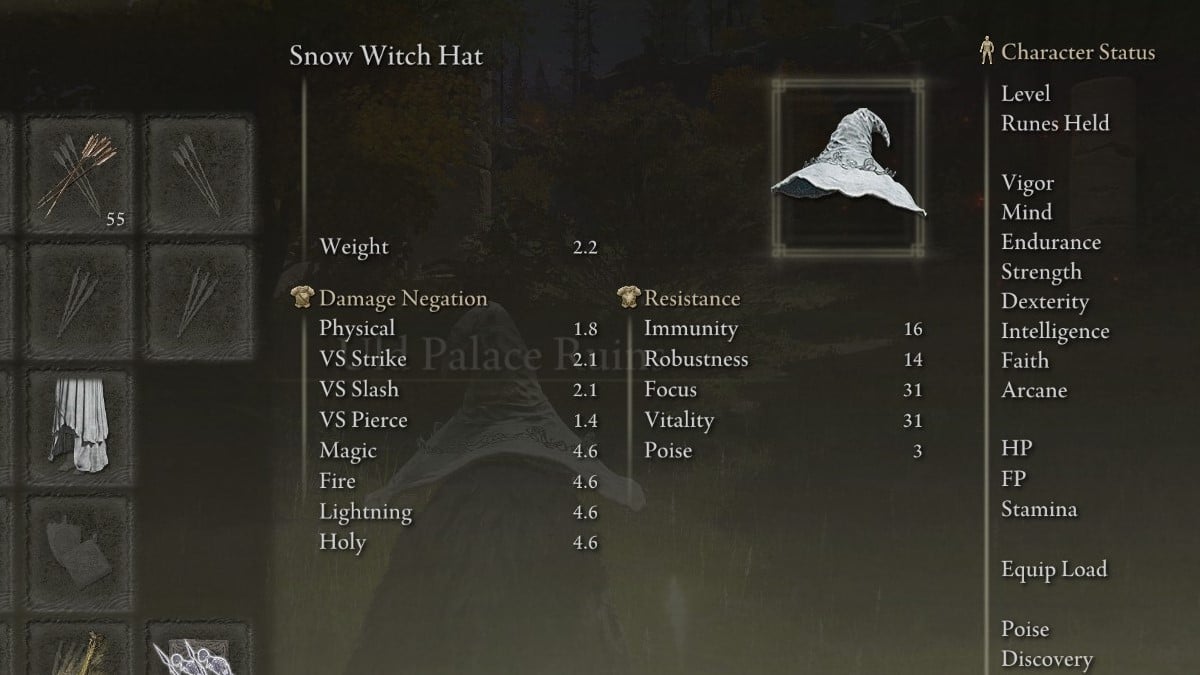Open the empty gauntlets armor slot
1200x675 pixels.
pyautogui.click(x=79, y=550)
